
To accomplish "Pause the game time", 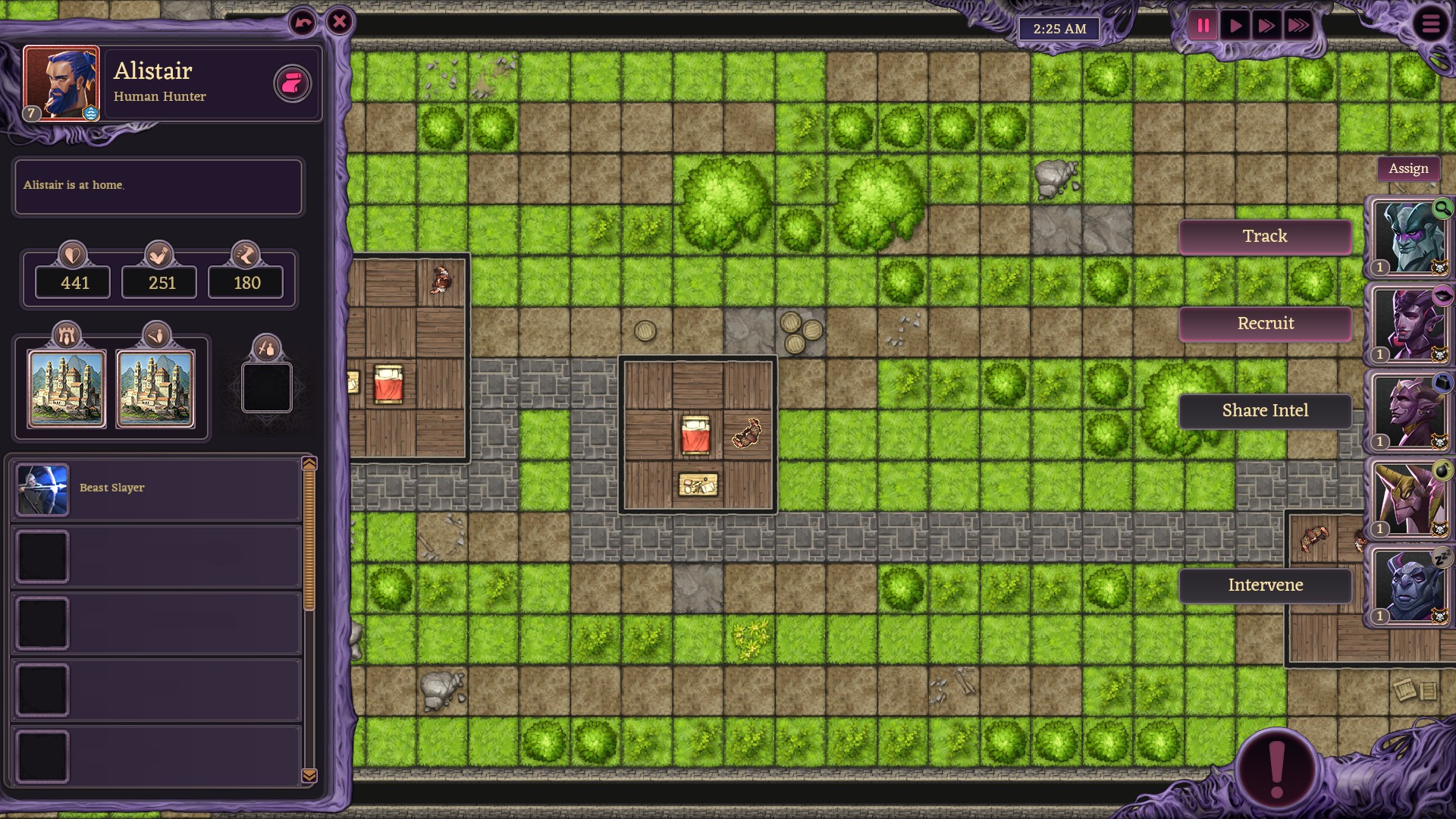I will [1203, 27].
